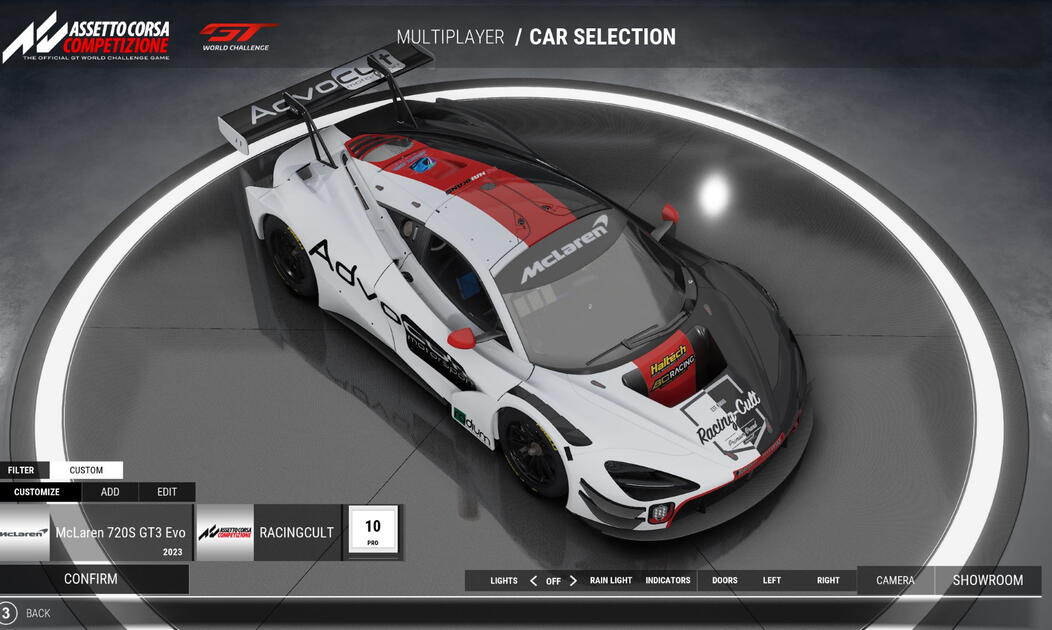Choose the RACINGCULT team entry
The image size is (1052, 630).
[x=268, y=532]
